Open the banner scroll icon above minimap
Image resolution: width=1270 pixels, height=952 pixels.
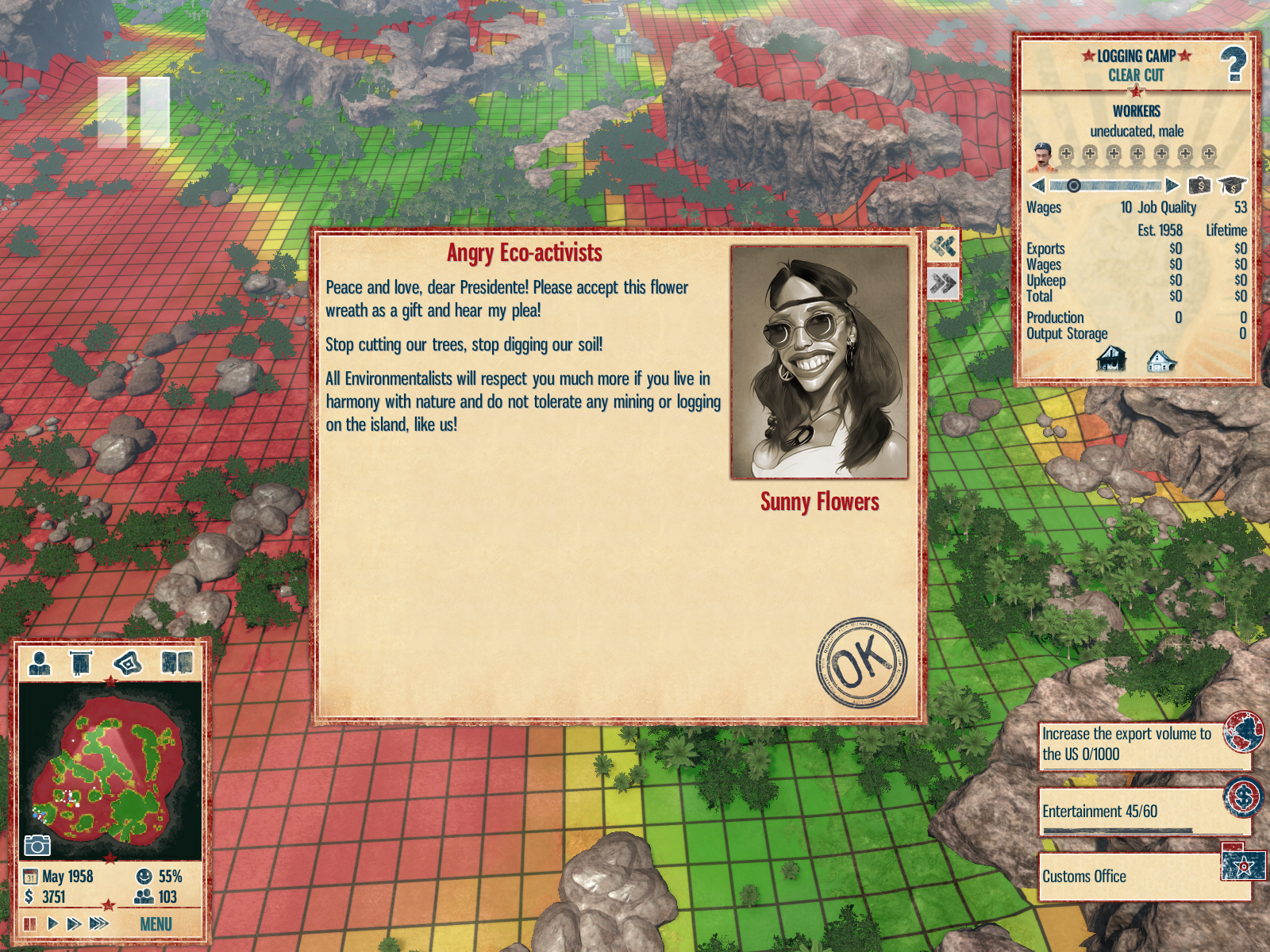pos(81,662)
